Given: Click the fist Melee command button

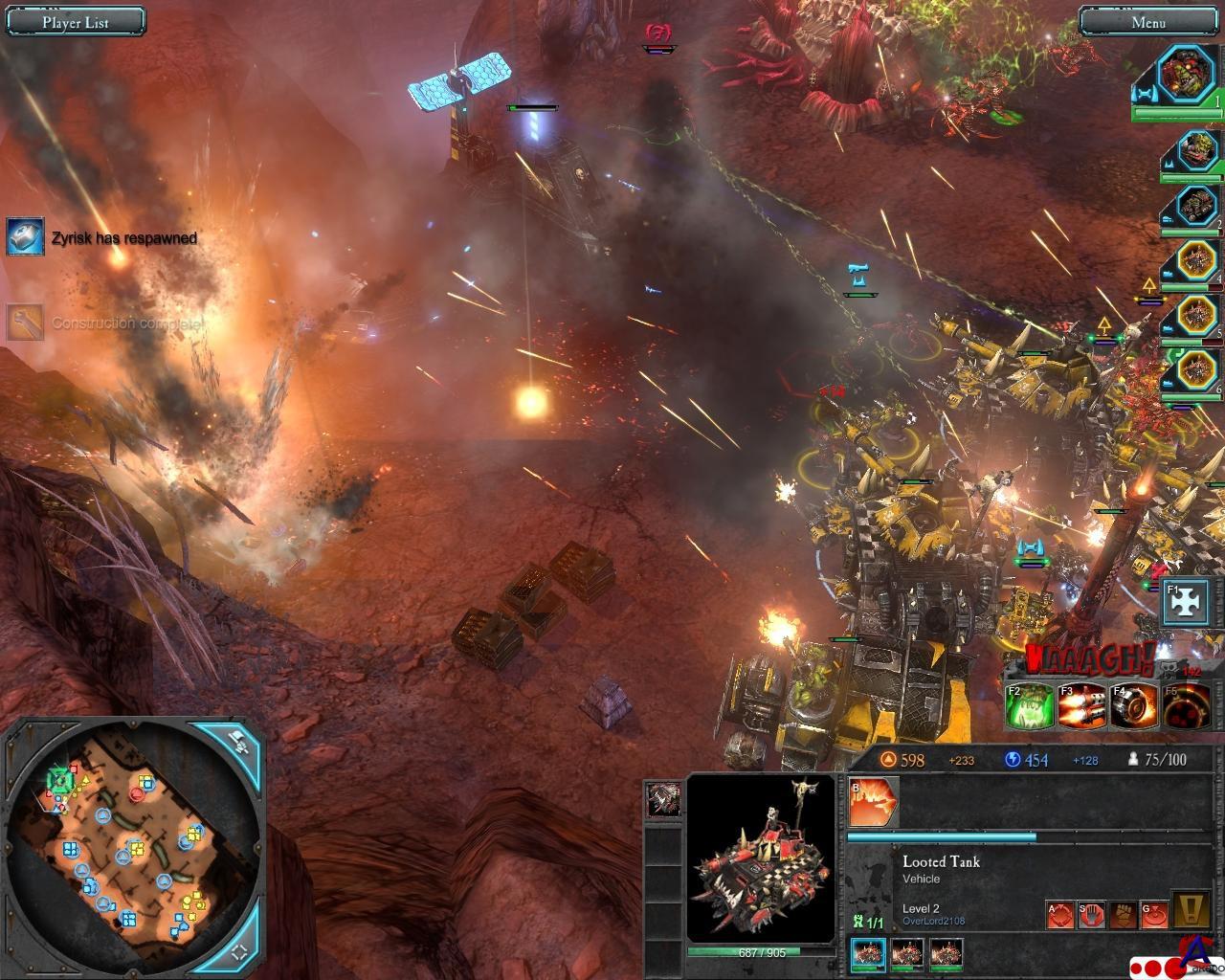Looking at the screenshot, I should (1124, 916).
